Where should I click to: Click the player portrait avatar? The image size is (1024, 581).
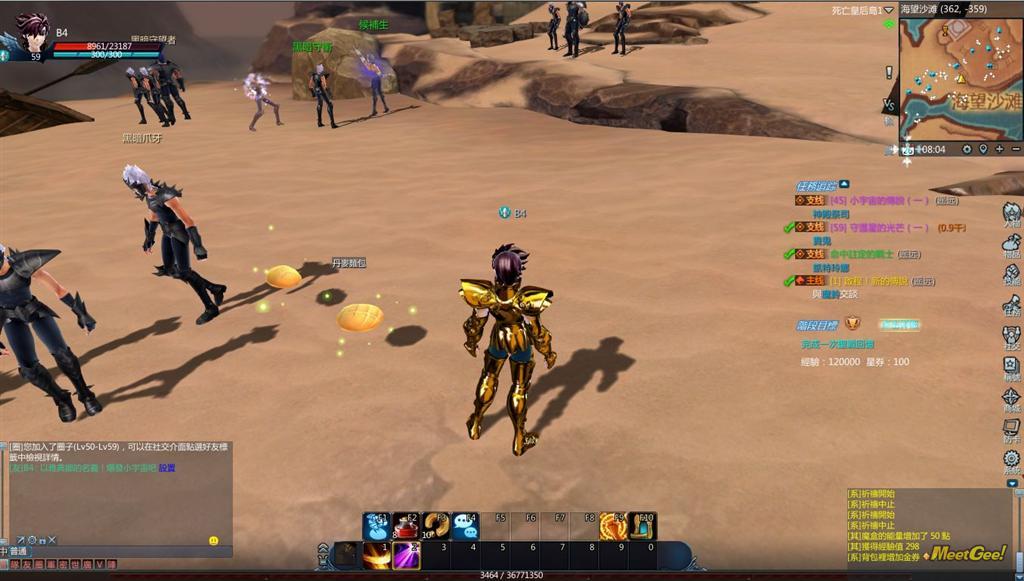tap(32, 33)
